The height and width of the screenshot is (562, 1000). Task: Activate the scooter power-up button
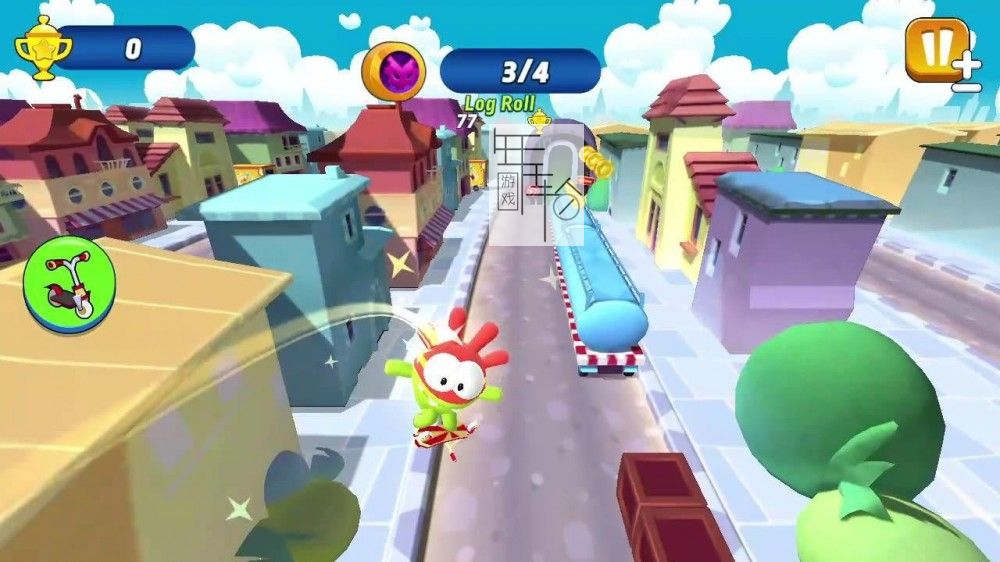(70, 283)
